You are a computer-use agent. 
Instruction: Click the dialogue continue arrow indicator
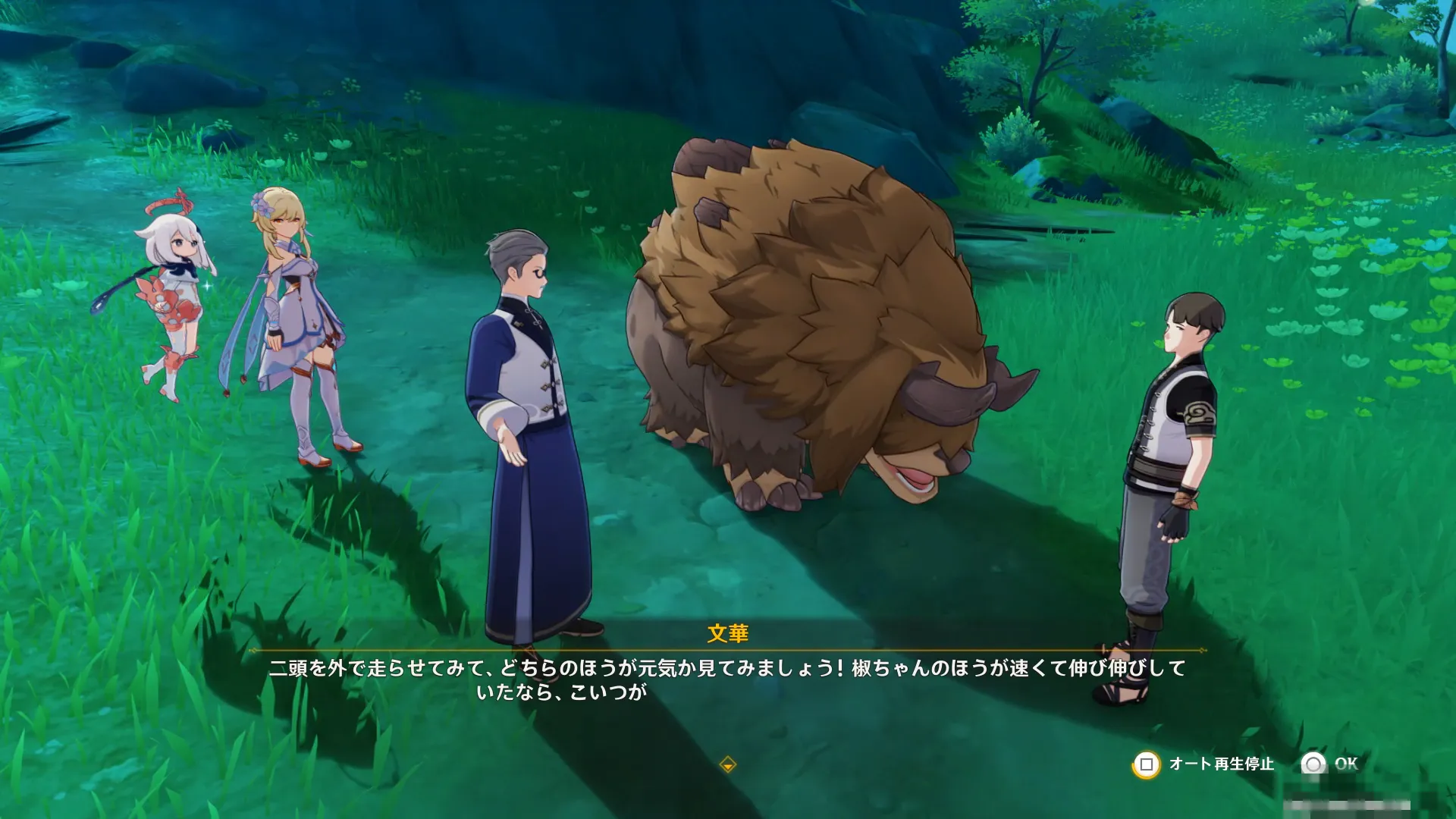(x=727, y=764)
